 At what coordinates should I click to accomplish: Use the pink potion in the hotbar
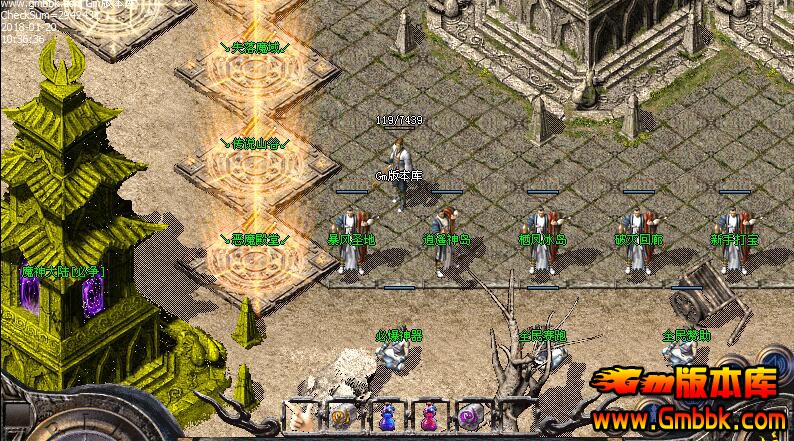tap(428, 417)
